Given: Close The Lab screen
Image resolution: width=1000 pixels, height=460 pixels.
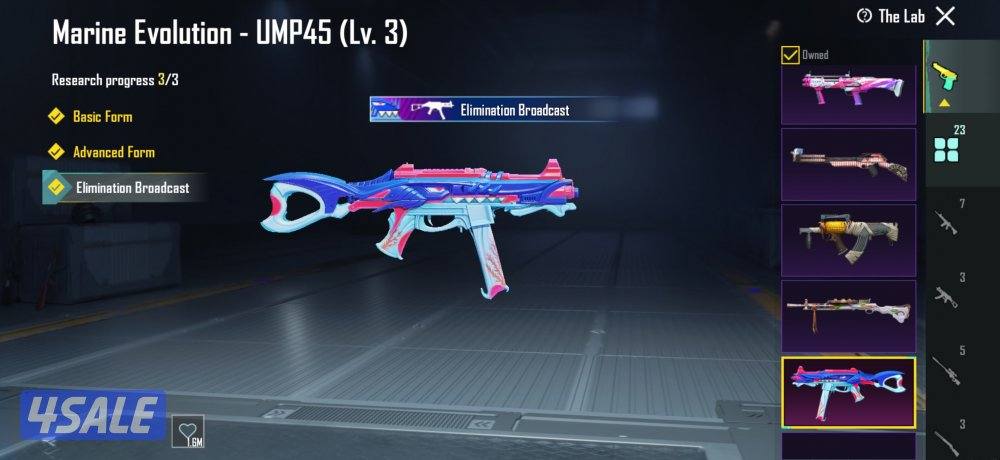Looking at the screenshot, I should [x=945, y=15].
